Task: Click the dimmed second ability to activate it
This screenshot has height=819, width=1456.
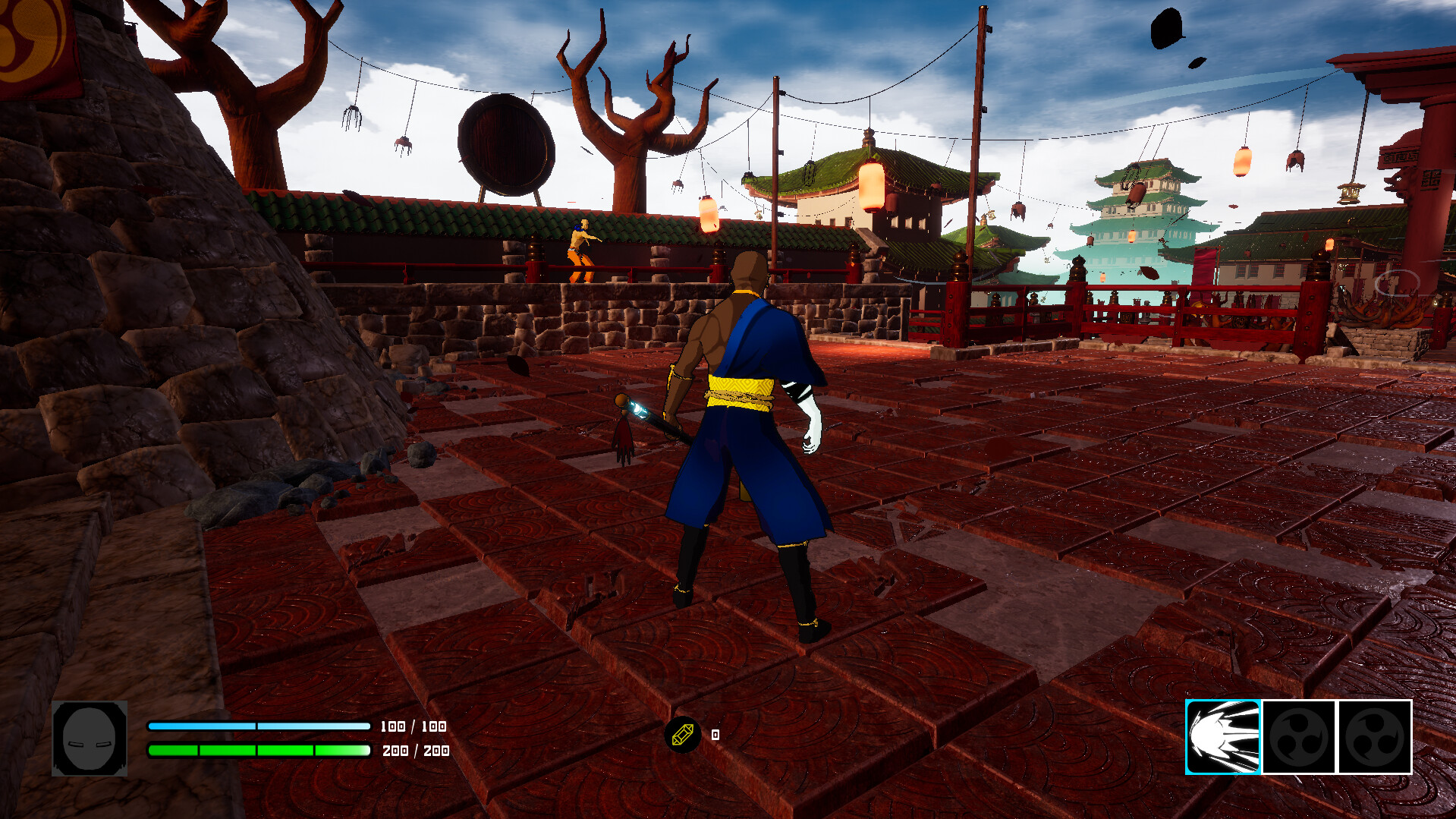Action: [x=1299, y=737]
